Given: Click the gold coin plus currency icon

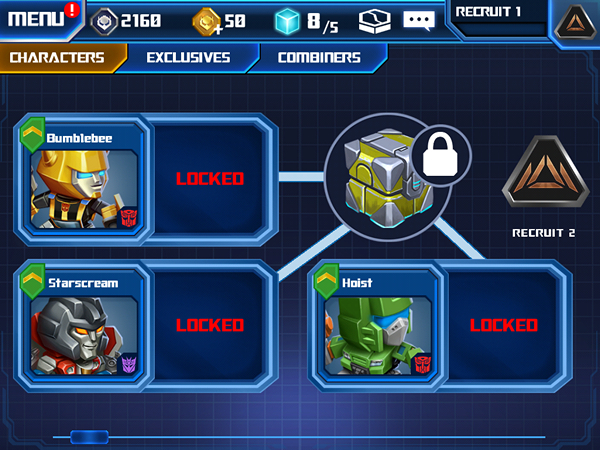Looking at the screenshot, I should click(207, 19).
